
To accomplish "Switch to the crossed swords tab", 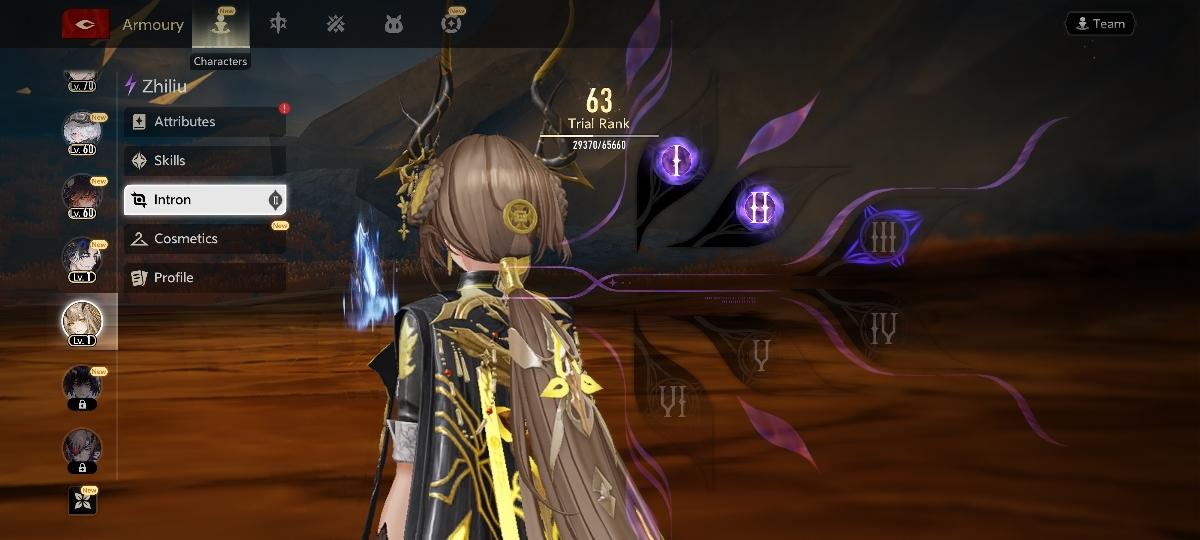I will point(336,24).
